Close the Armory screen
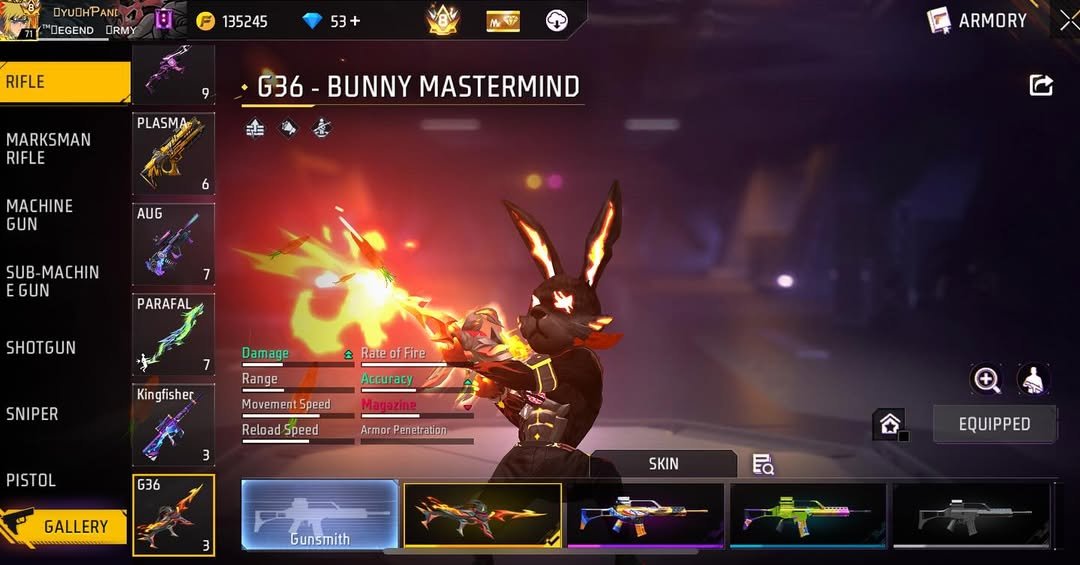Screen dimensions: 1080x565 coord(1067,20)
